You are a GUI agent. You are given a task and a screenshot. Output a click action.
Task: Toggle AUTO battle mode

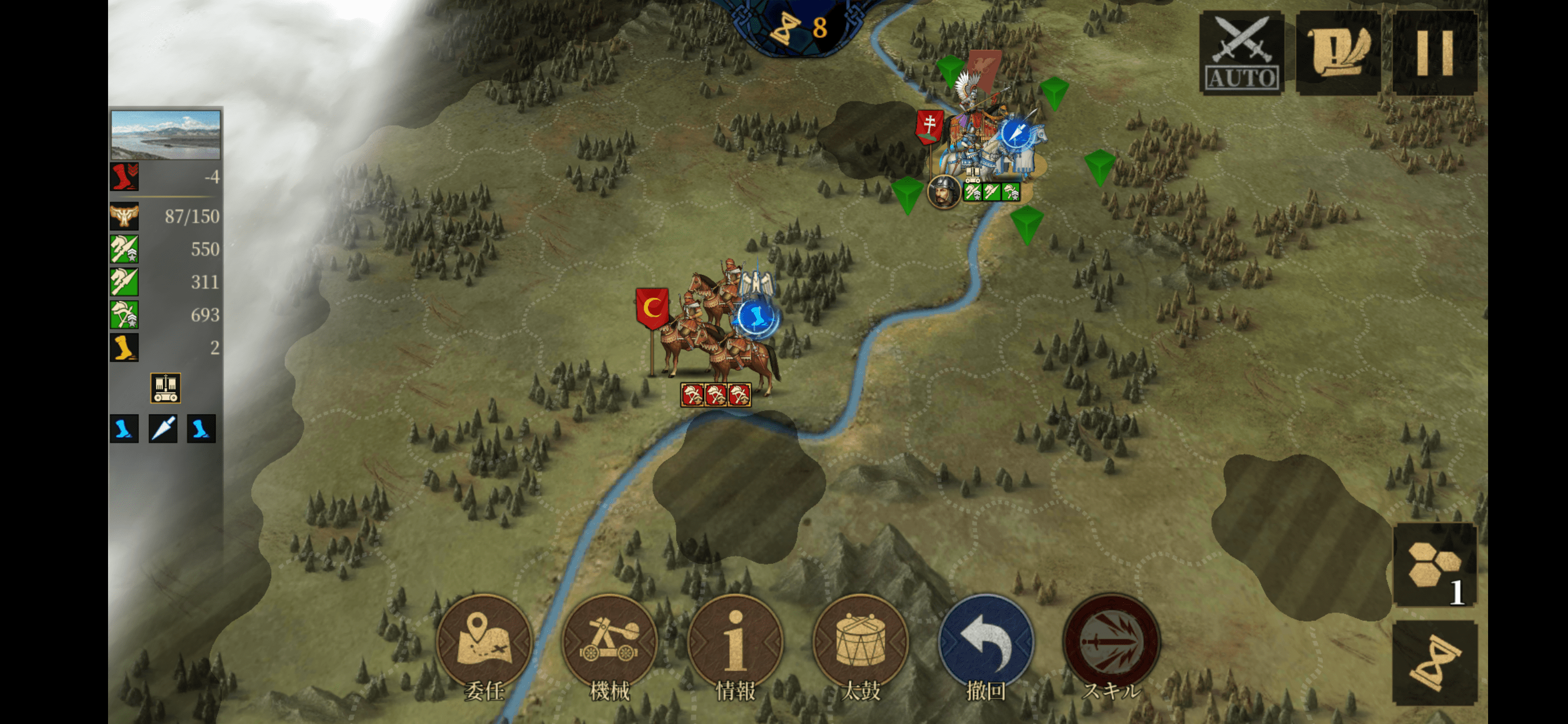point(1241,52)
